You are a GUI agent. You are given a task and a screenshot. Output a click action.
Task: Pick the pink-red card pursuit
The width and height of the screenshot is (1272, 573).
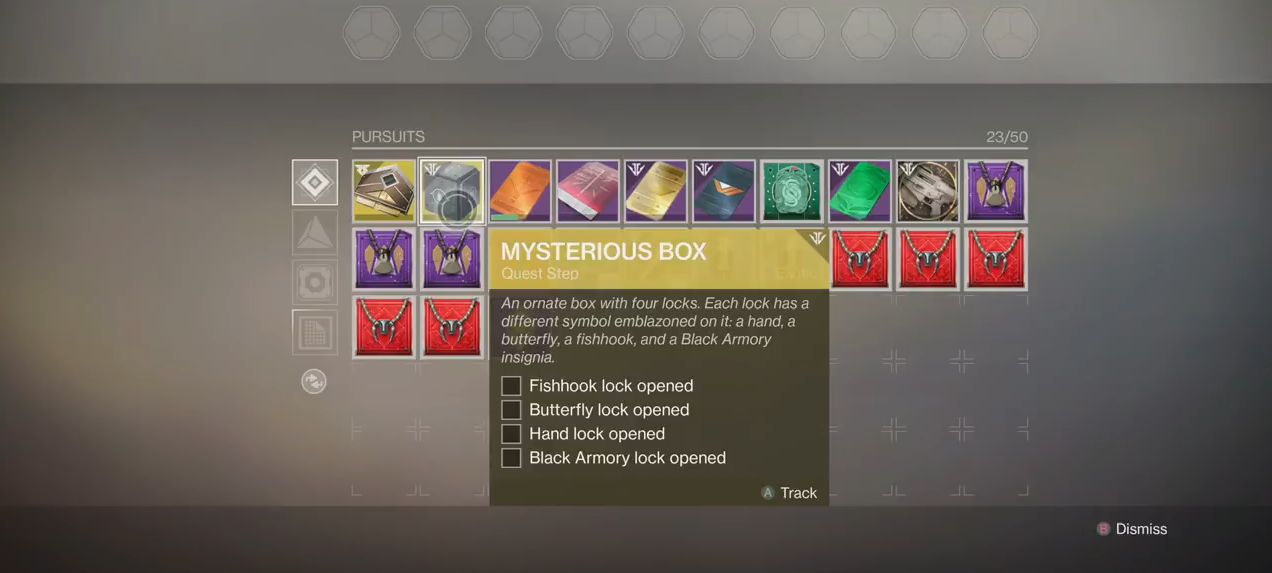588,190
